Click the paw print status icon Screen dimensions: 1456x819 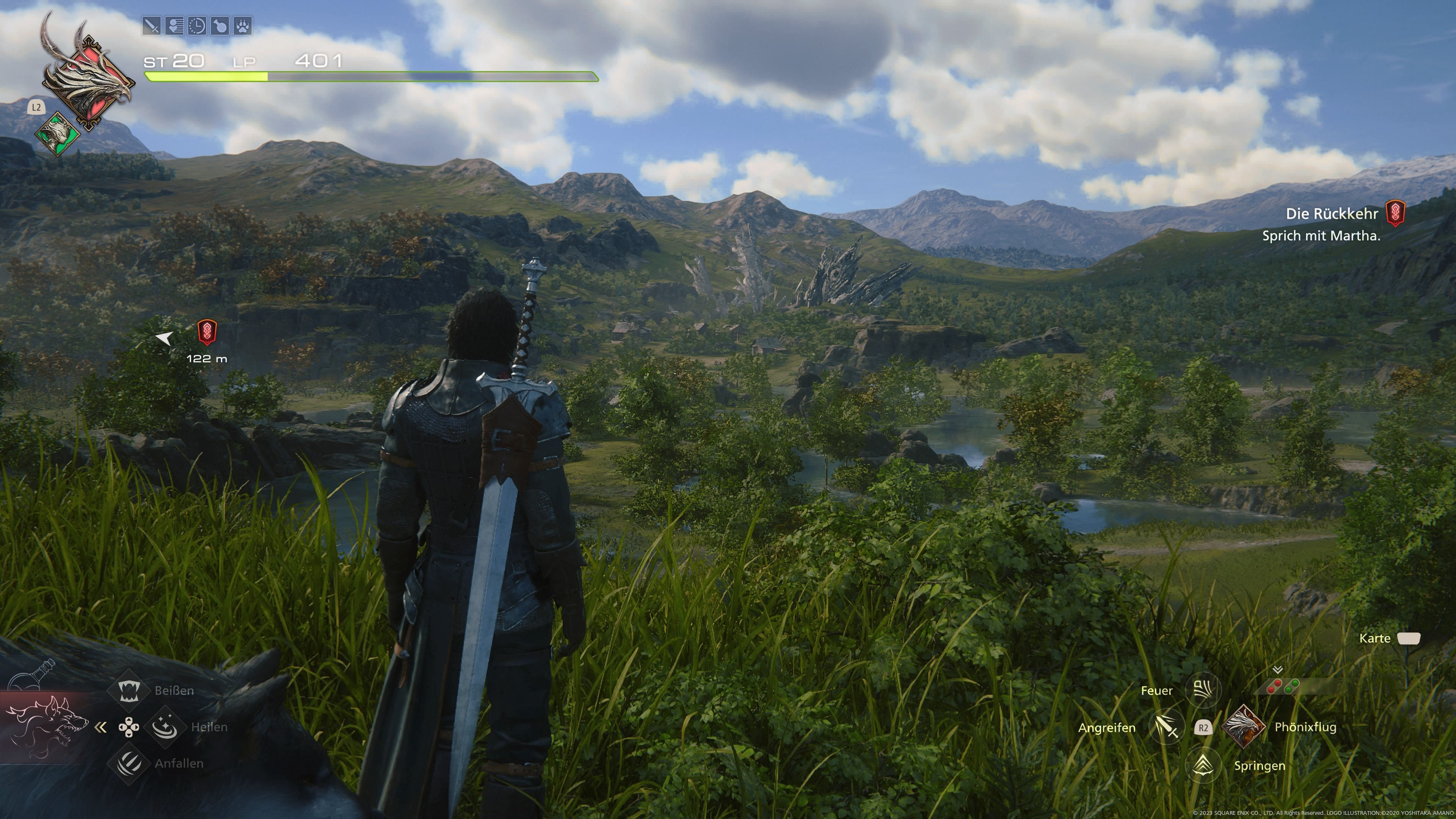point(243,26)
